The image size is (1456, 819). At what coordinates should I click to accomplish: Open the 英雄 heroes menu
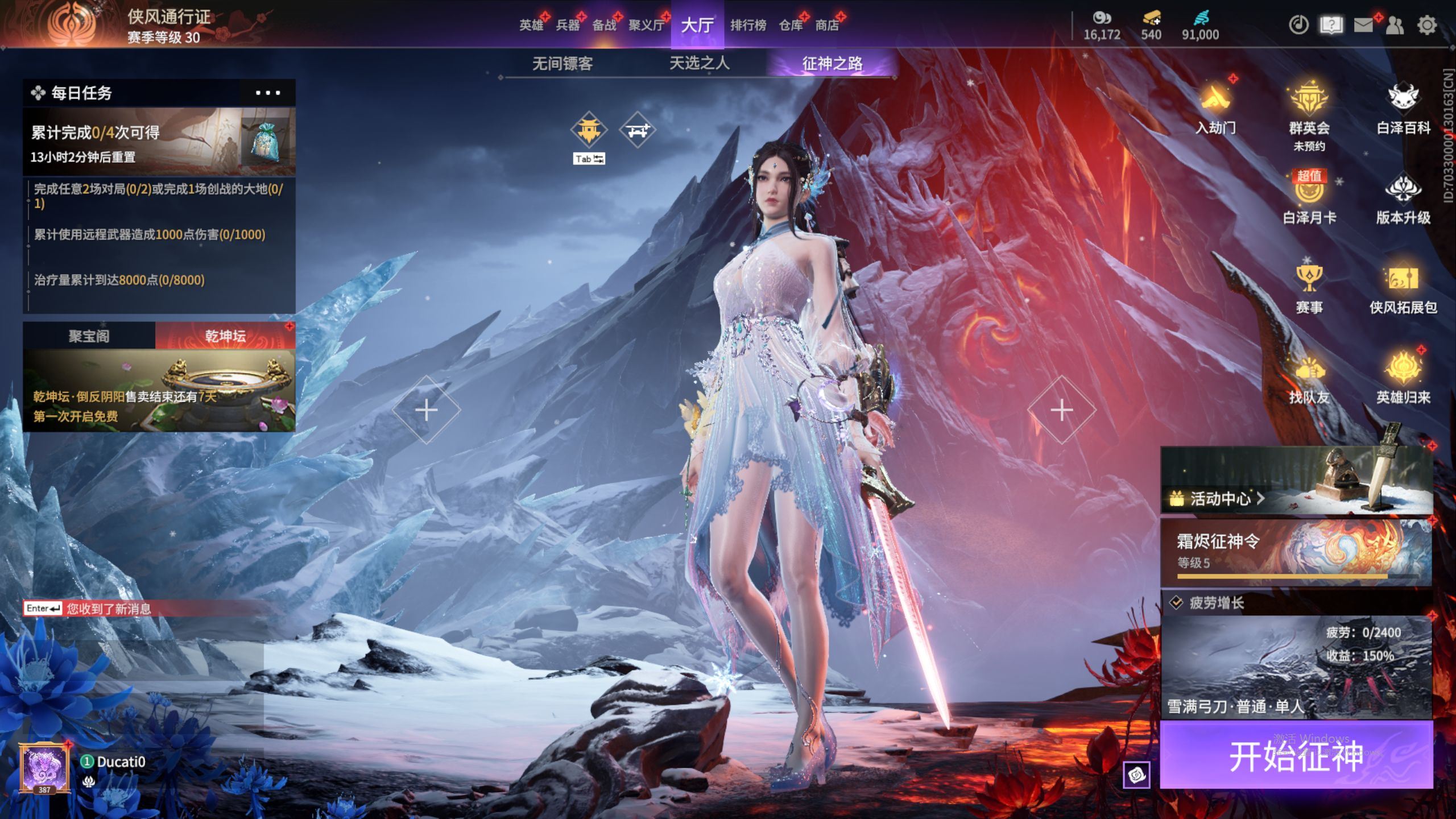point(531,25)
